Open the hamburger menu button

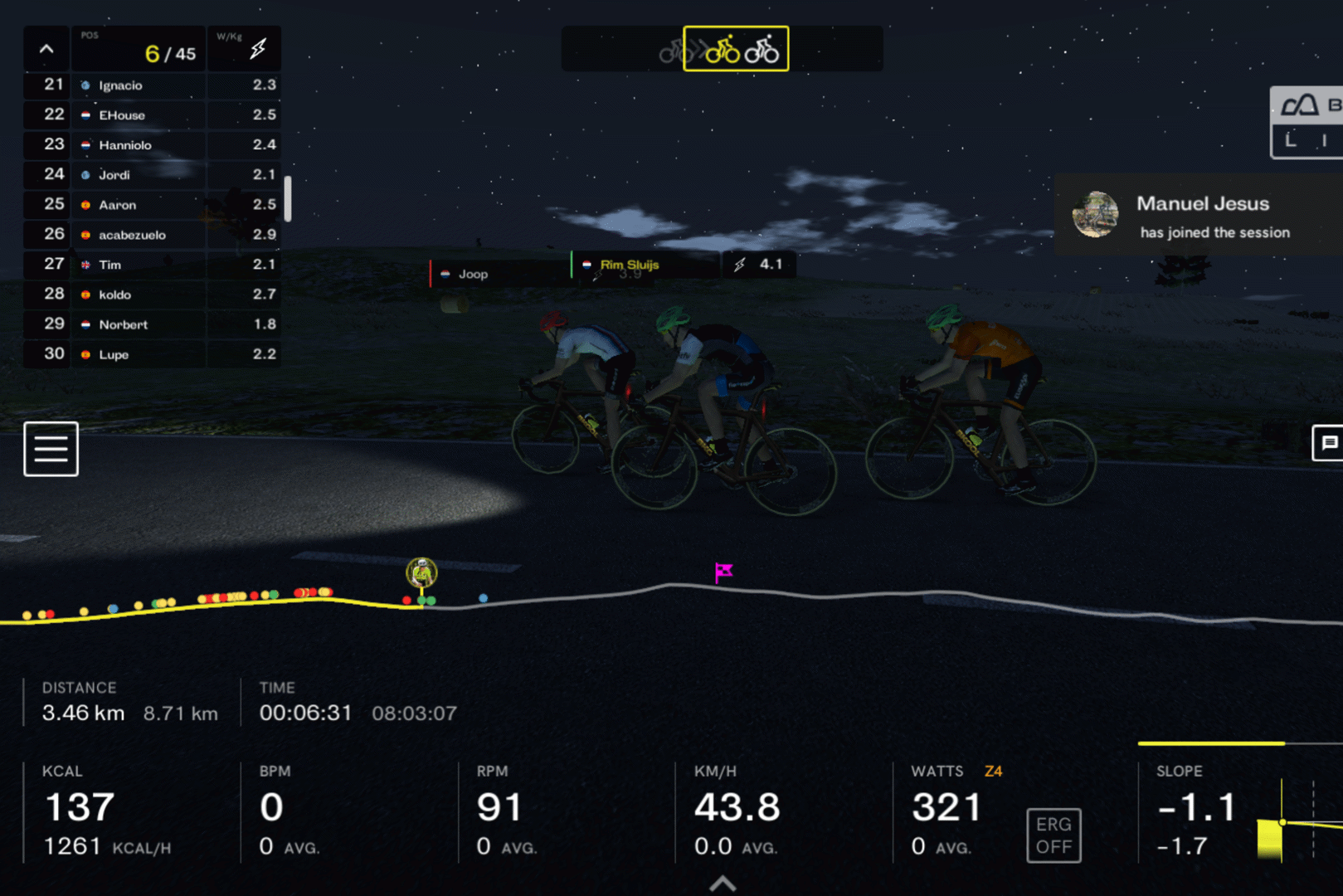click(51, 449)
